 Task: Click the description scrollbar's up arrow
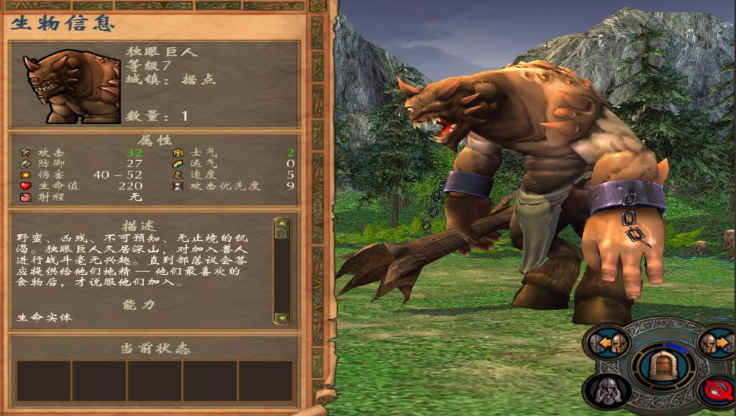[282, 225]
